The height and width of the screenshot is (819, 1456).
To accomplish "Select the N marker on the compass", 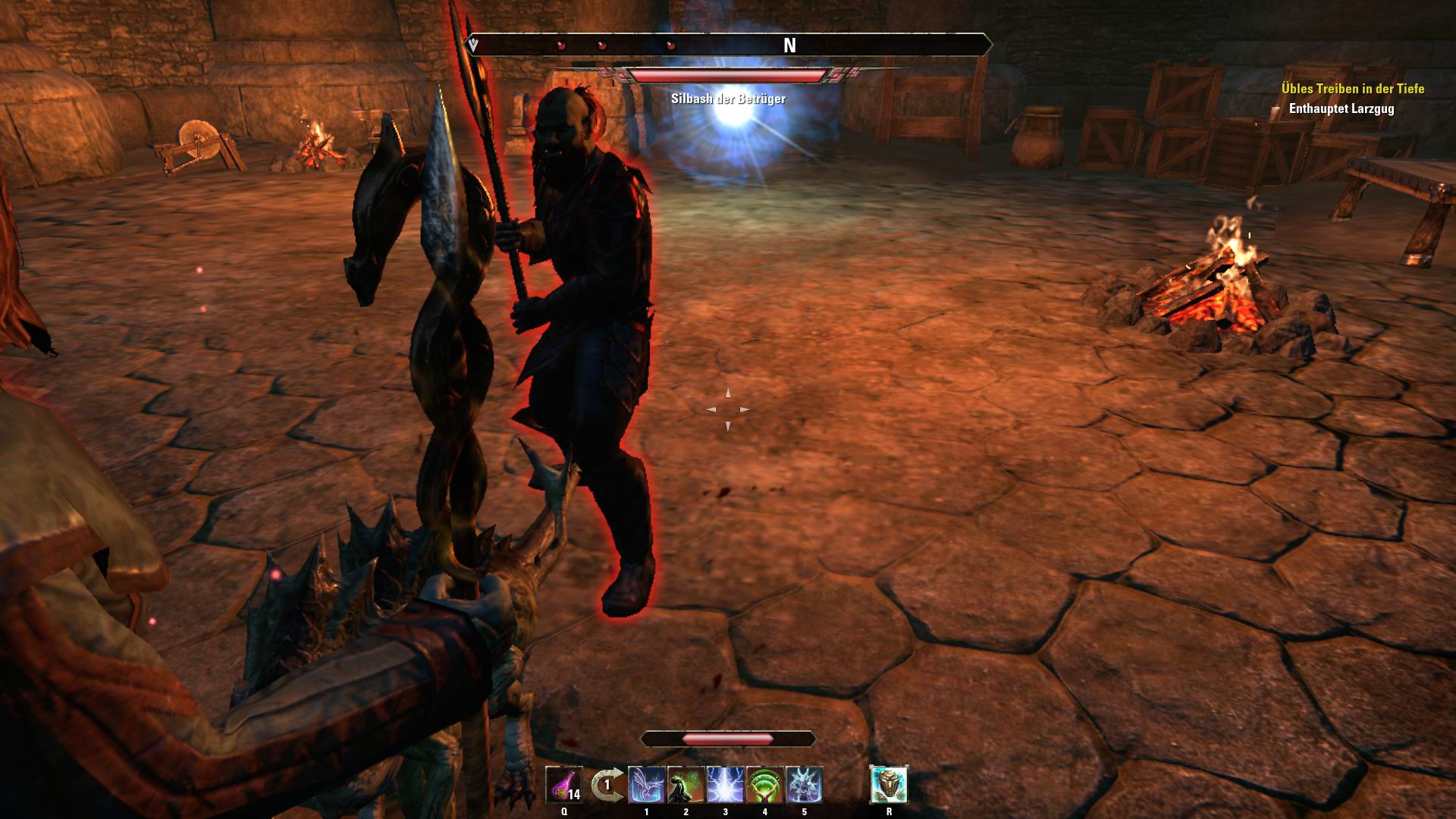I will pyautogui.click(x=789, y=45).
